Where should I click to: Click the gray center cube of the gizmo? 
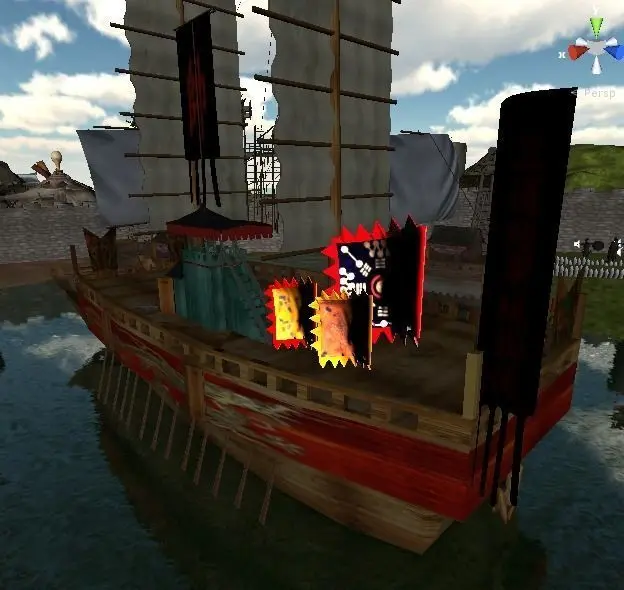tap(597, 46)
